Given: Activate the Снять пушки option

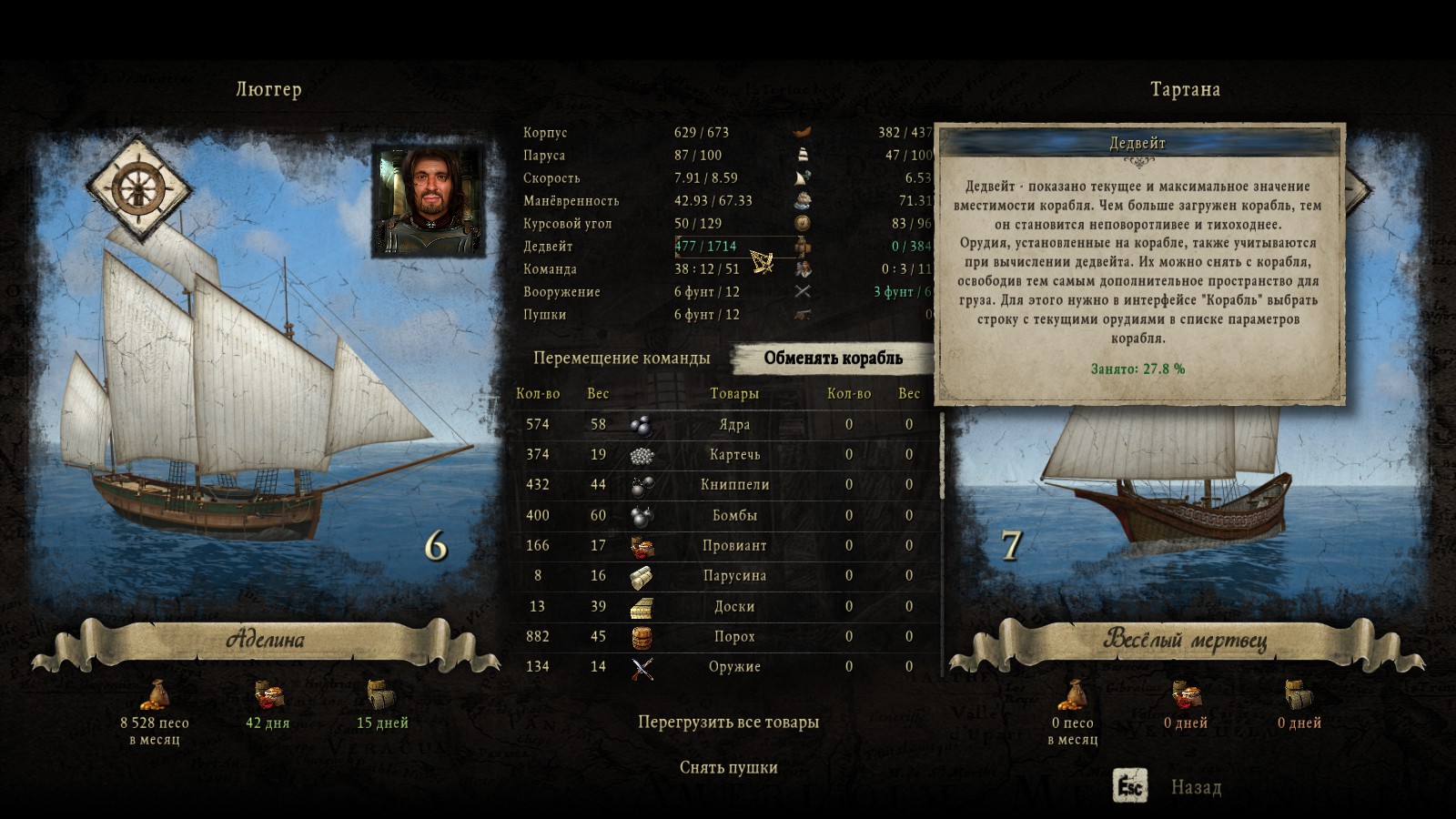Looking at the screenshot, I should point(728,768).
